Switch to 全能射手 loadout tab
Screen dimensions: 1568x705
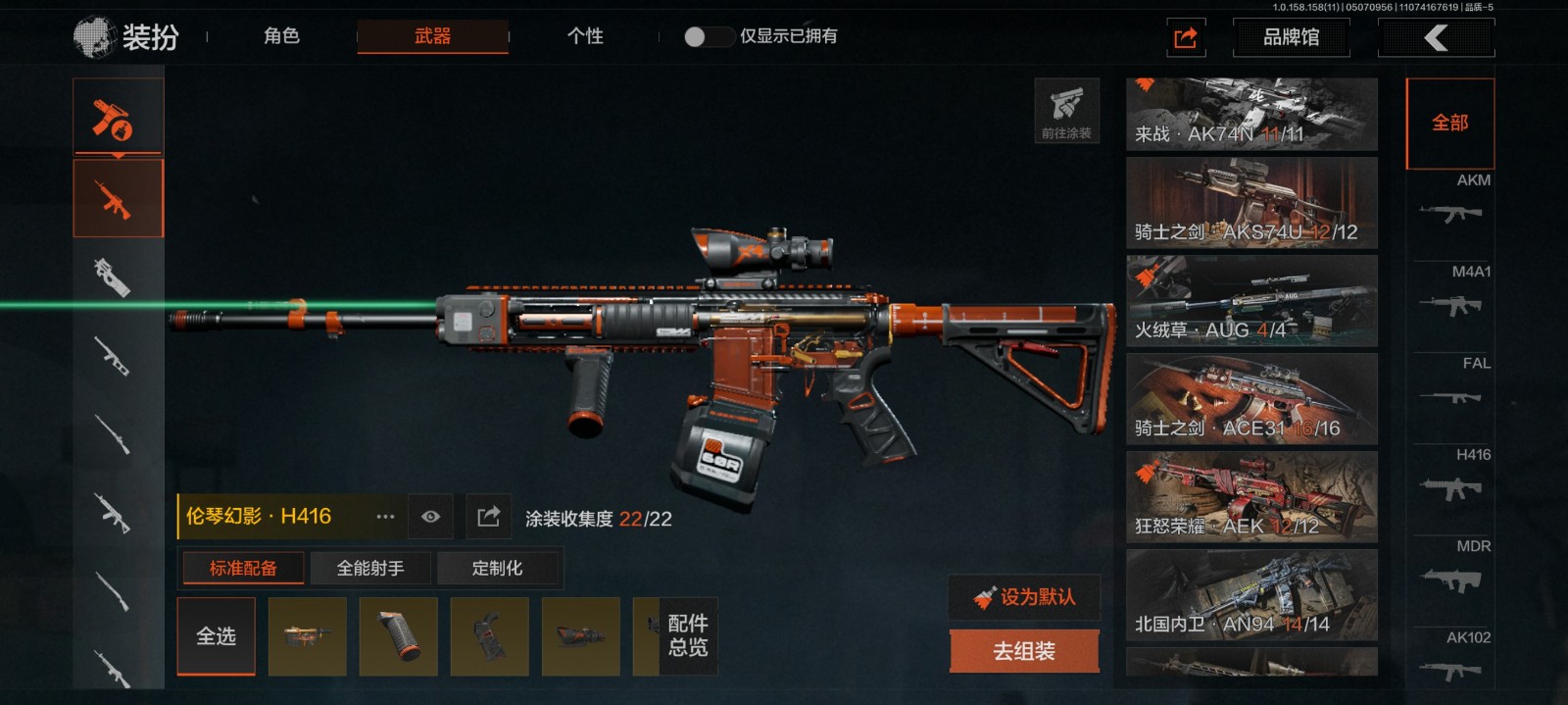point(370,568)
